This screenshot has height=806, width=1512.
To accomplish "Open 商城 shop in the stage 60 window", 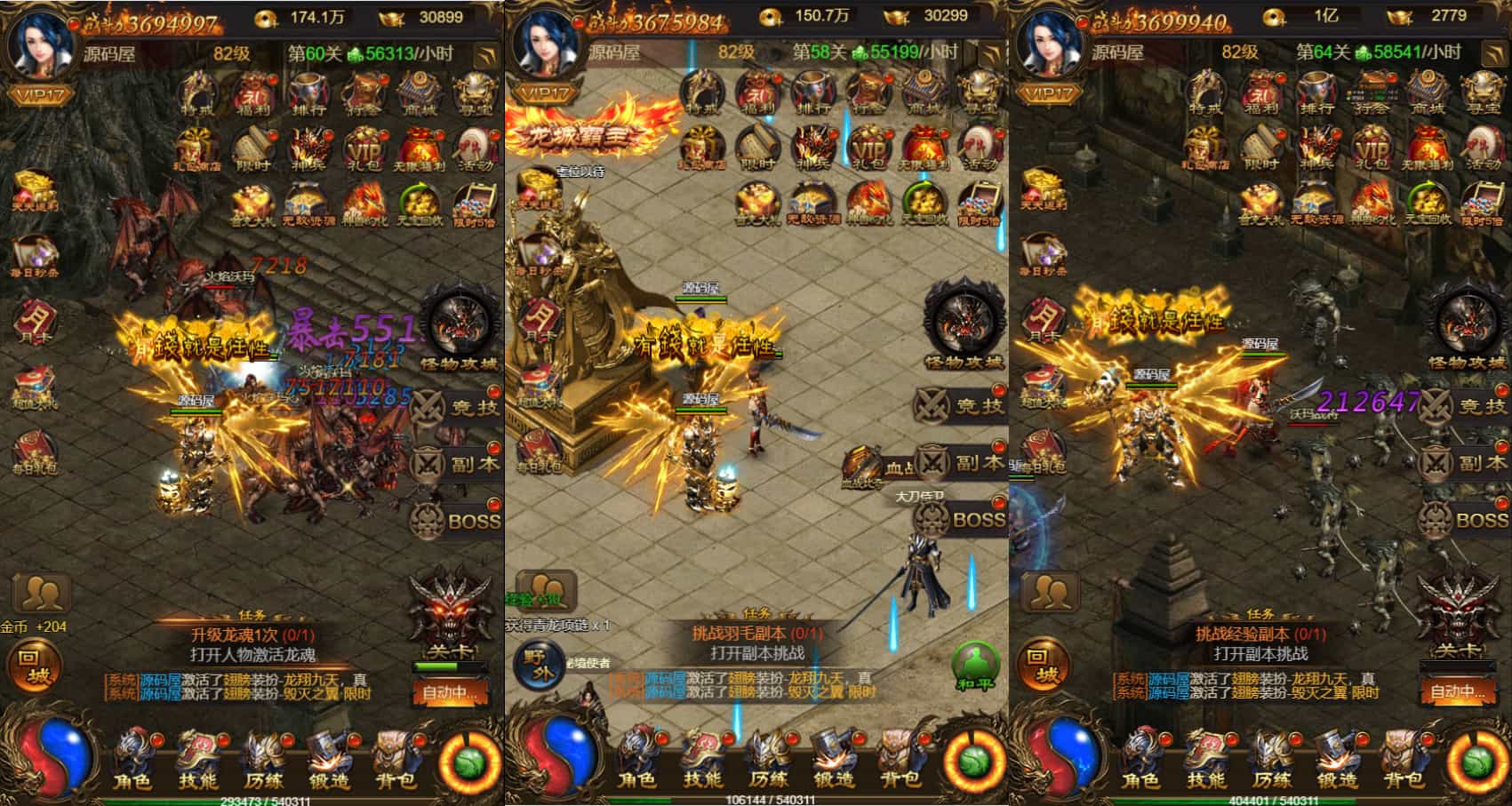I will [419, 94].
